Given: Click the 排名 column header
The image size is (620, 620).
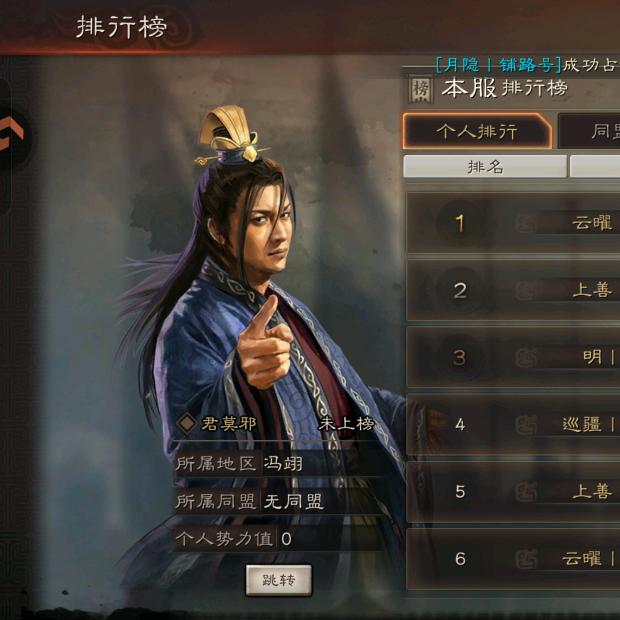Looking at the screenshot, I should tap(485, 166).
